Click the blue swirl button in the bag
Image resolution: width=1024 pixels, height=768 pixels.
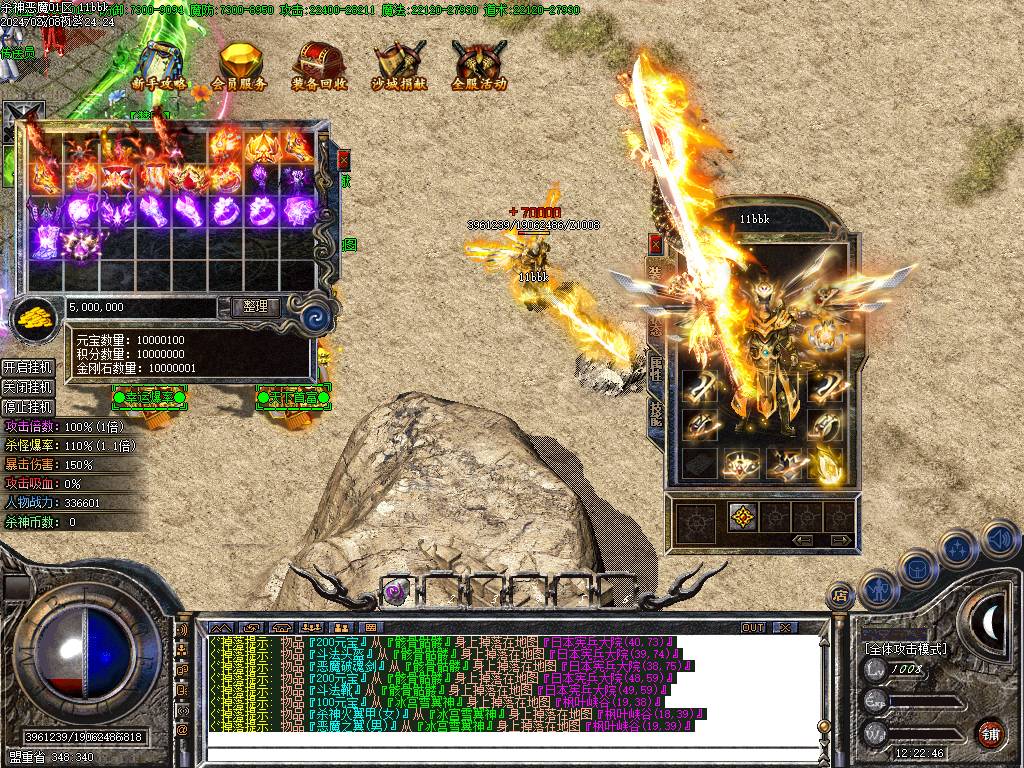tap(319, 318)
